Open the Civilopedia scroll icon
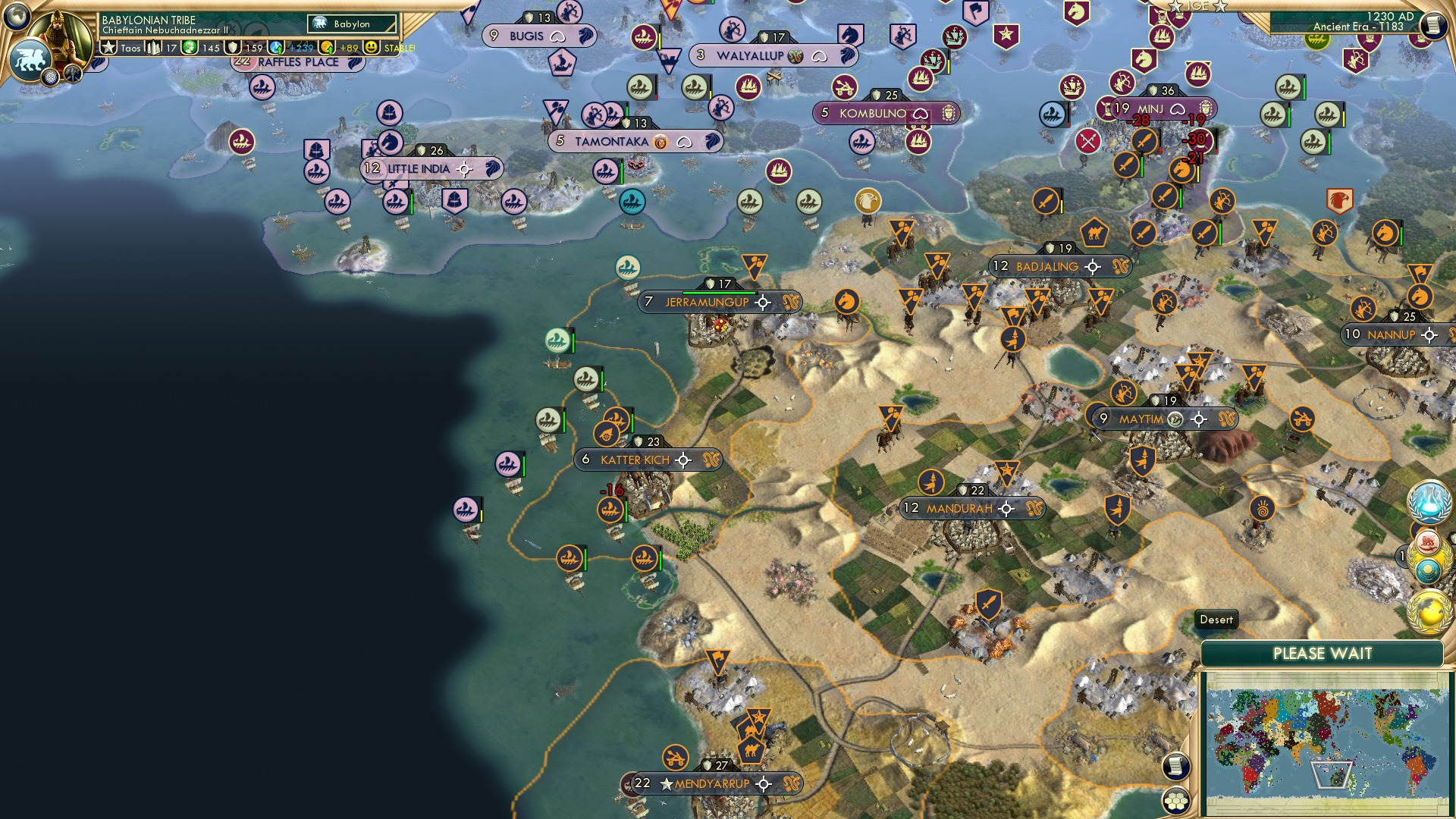Image resolution: width=1456 pixels, height=819 pixels. [x=1435, y=25]
